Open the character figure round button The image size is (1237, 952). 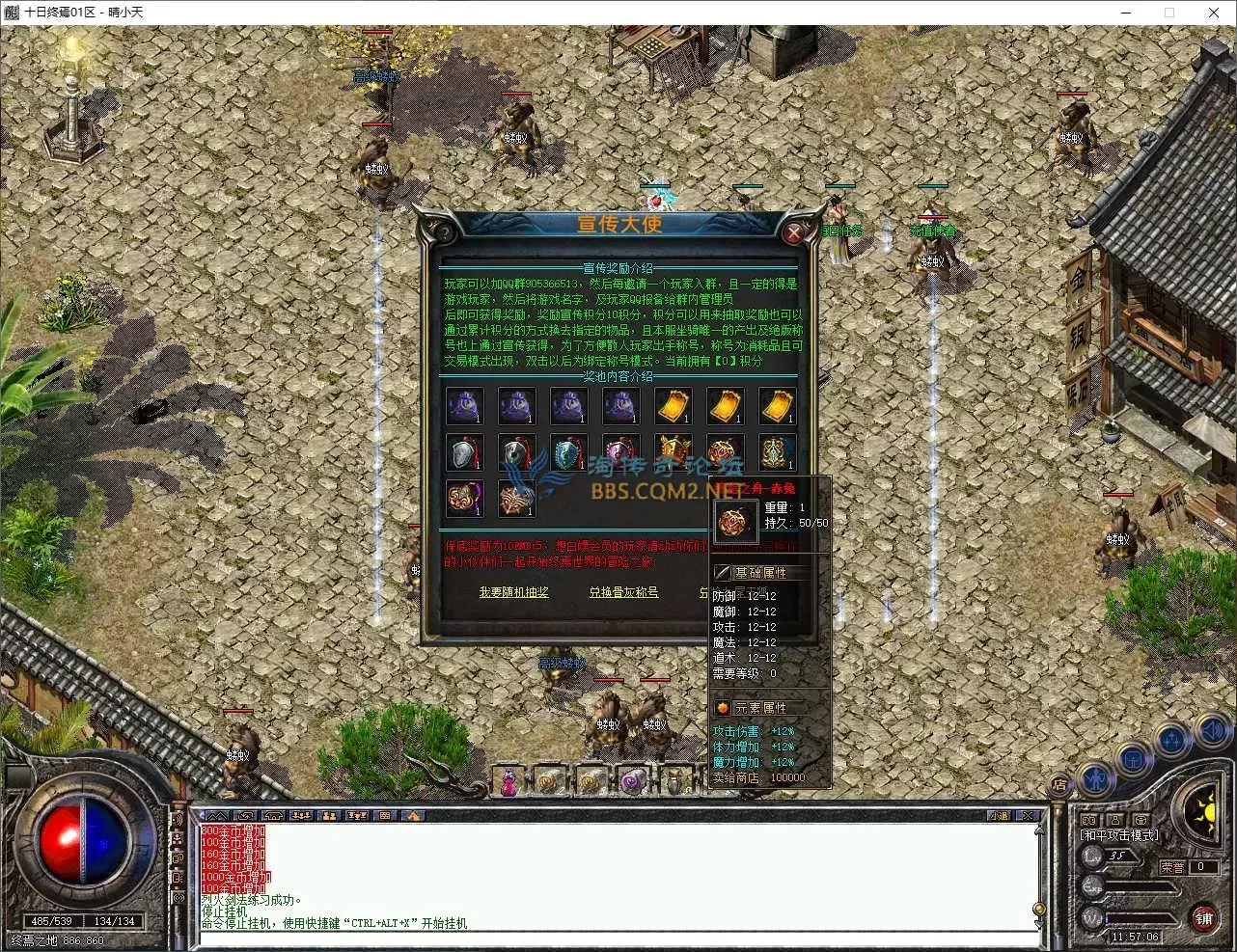[1095, 777]
